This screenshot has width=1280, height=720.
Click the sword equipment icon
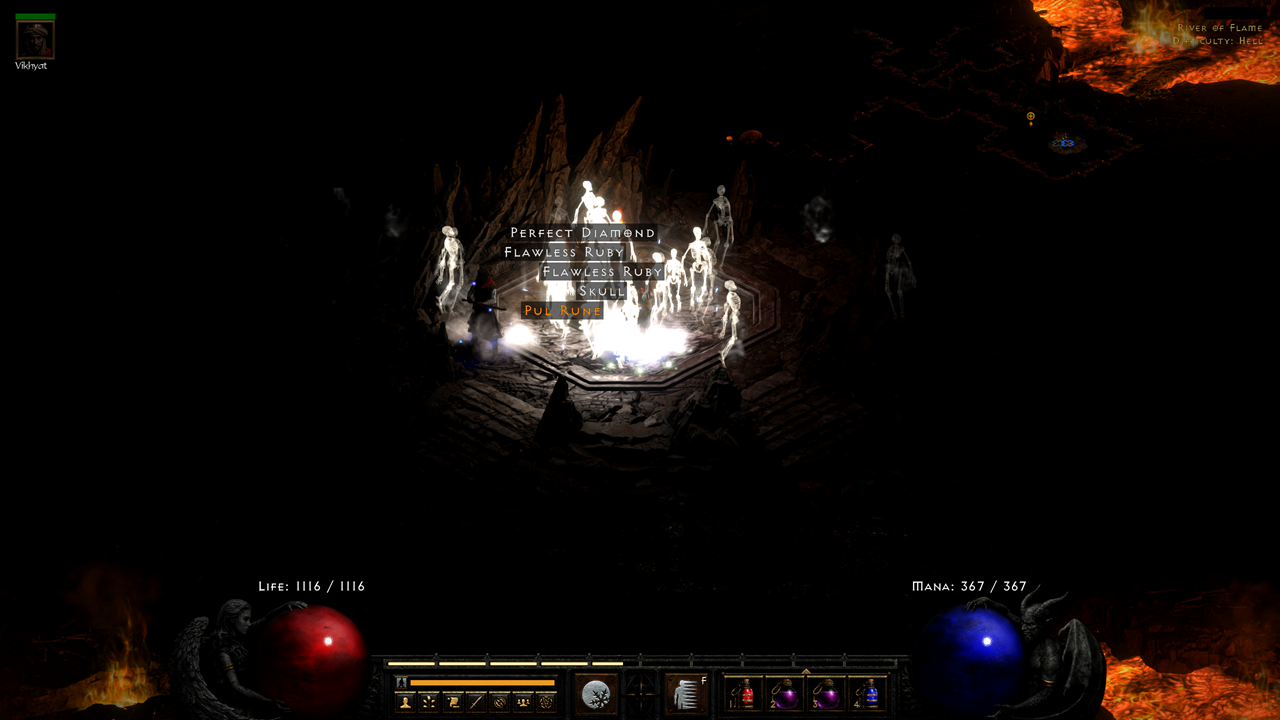click(476, 701)
